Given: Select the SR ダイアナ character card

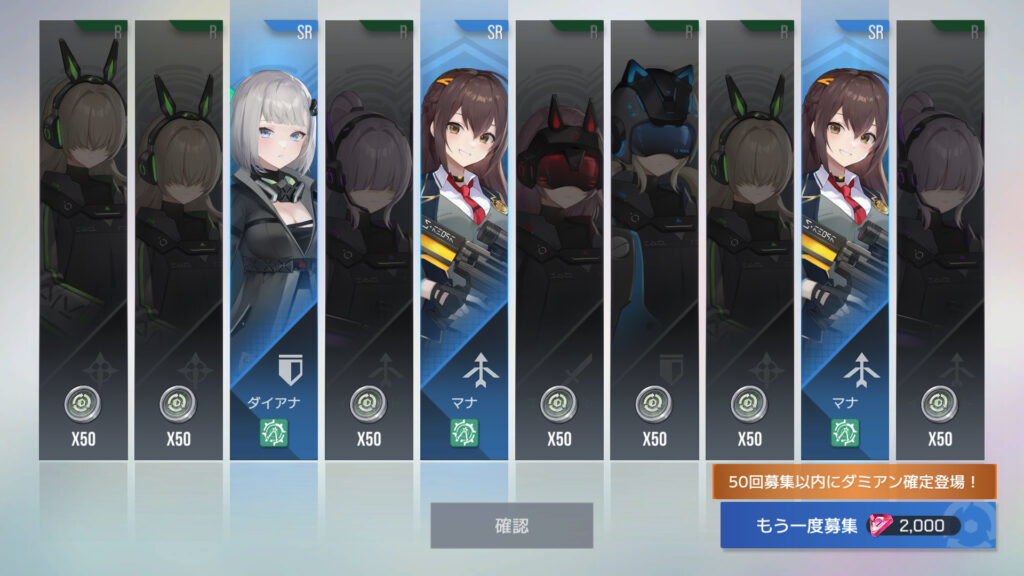Looking at the screenshot, I should click(273, 240).
